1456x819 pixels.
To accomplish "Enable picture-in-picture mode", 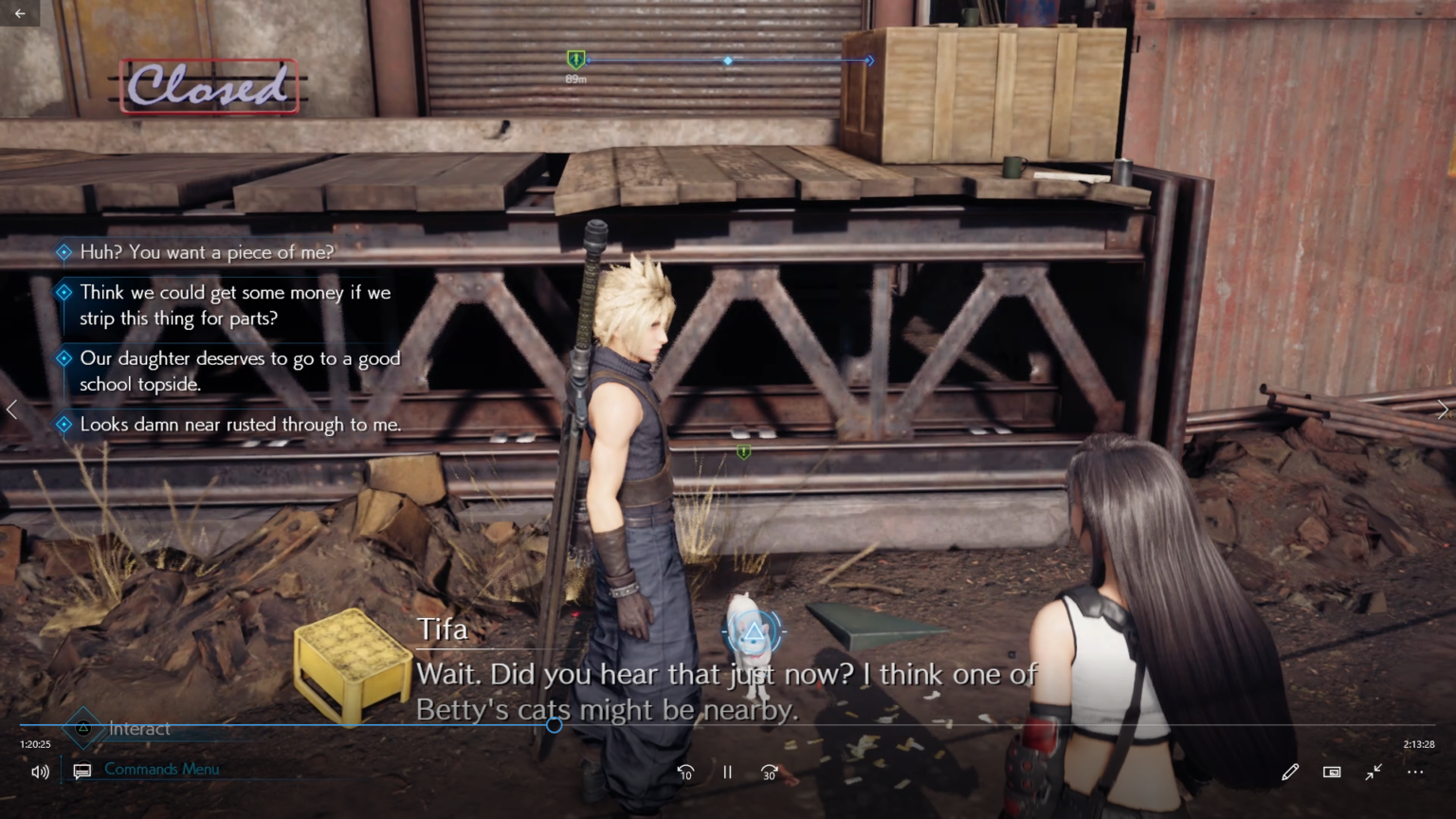I will point(1332,772).
